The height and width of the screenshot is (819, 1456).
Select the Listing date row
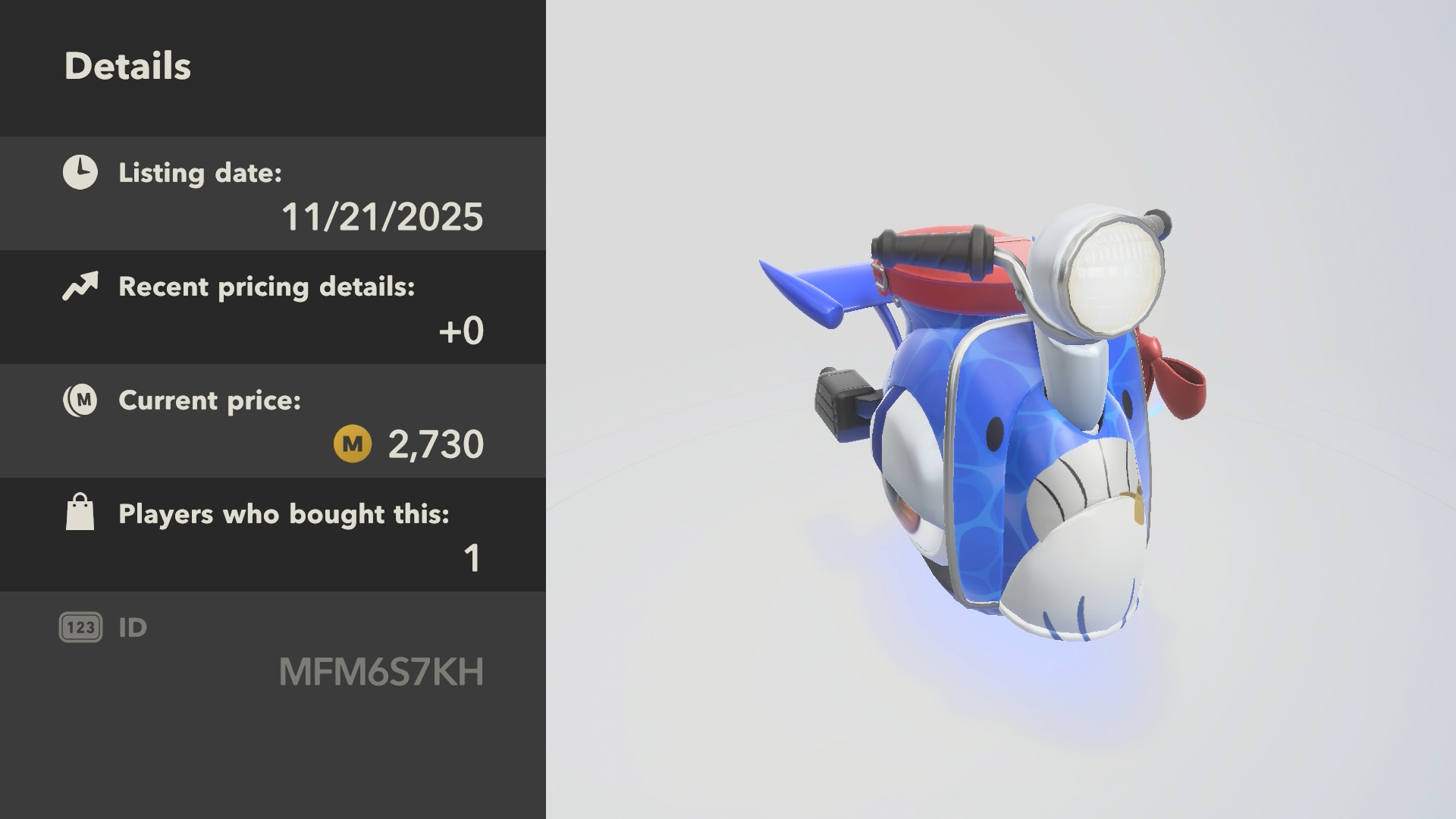(x=273, y=193)
